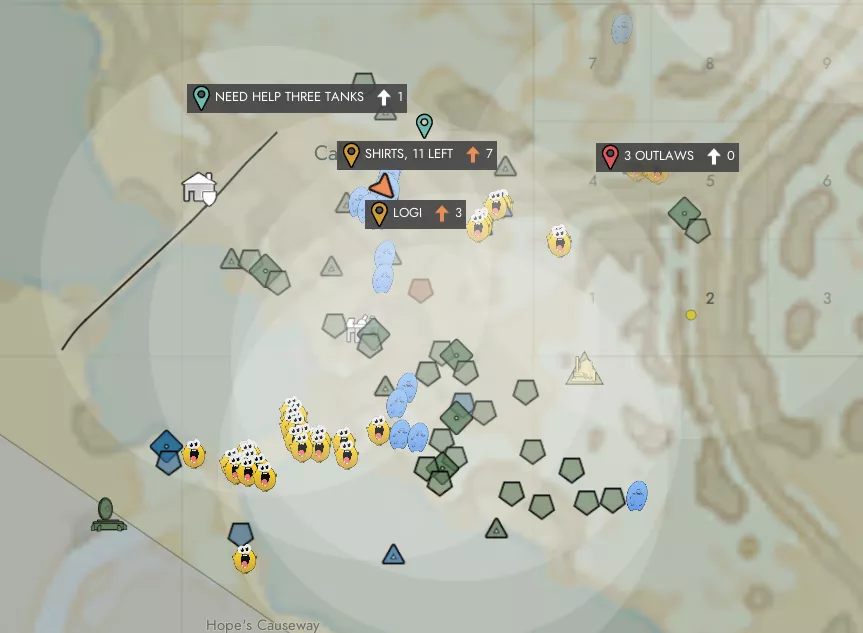The width and height of the screenshot is (863, 633).
Task: Upvote the 3 OUTLAWS marker
Action: click(714, 156)
